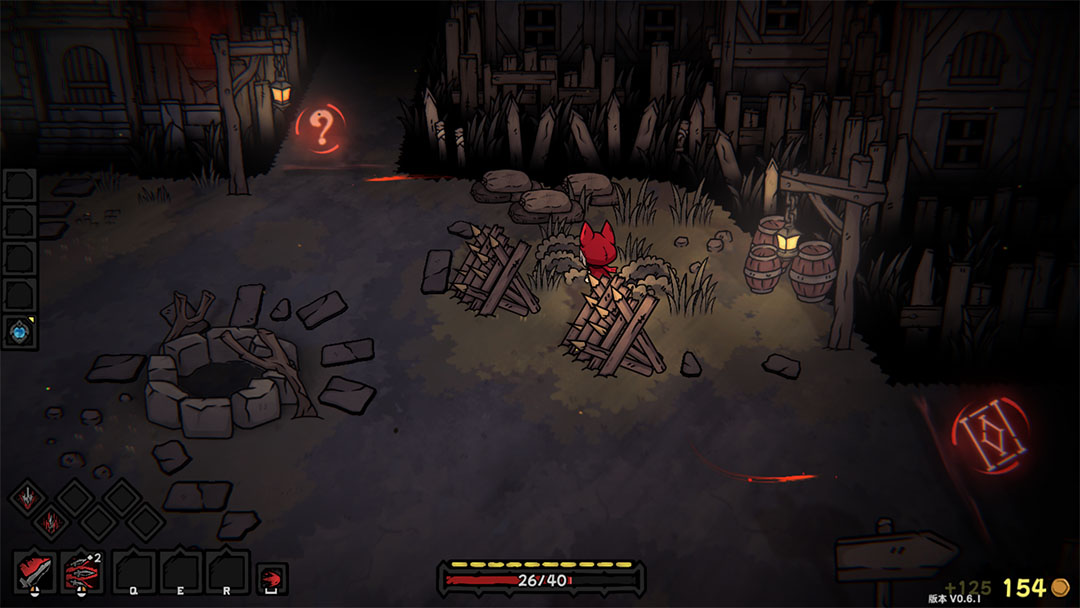Select the blue gem relic slot

(x=19, y=332)
